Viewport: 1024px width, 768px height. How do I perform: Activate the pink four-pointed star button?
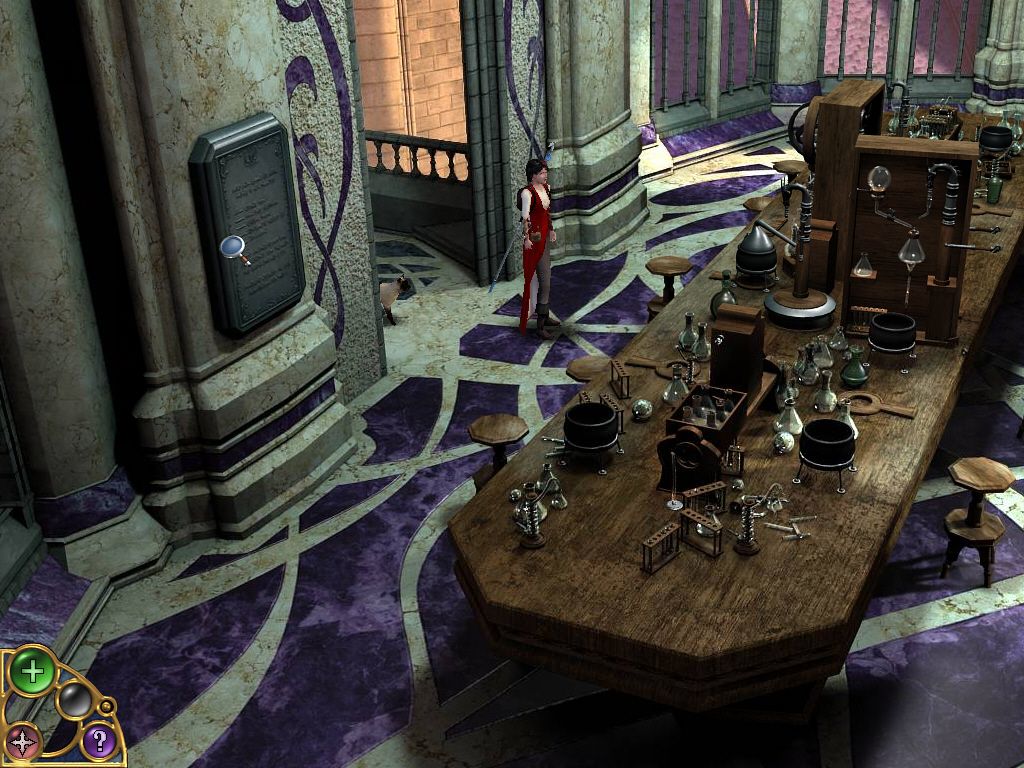point(23,742)
